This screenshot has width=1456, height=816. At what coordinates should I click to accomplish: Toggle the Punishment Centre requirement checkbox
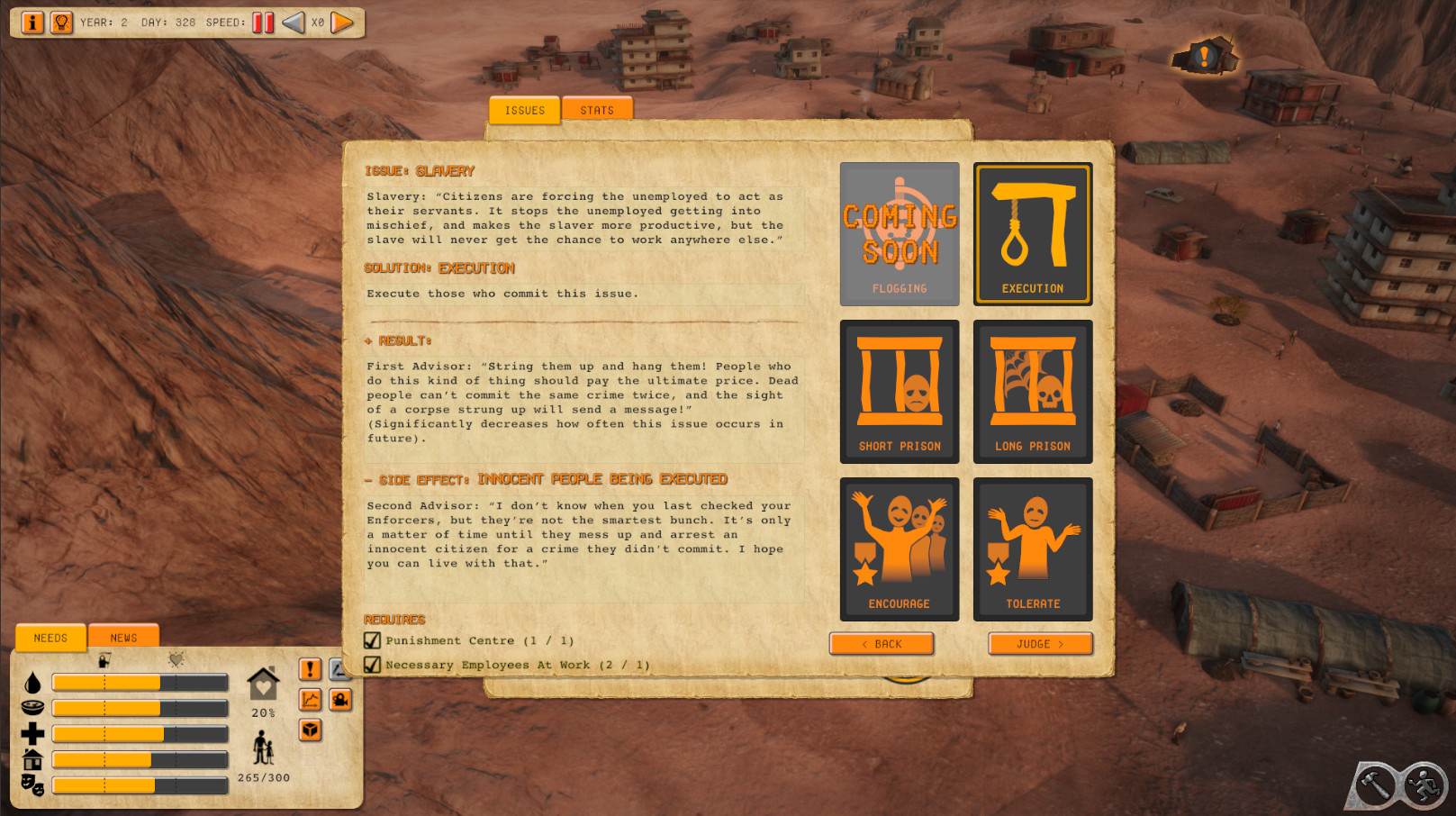pyautogui.click(x=371, y=640)
